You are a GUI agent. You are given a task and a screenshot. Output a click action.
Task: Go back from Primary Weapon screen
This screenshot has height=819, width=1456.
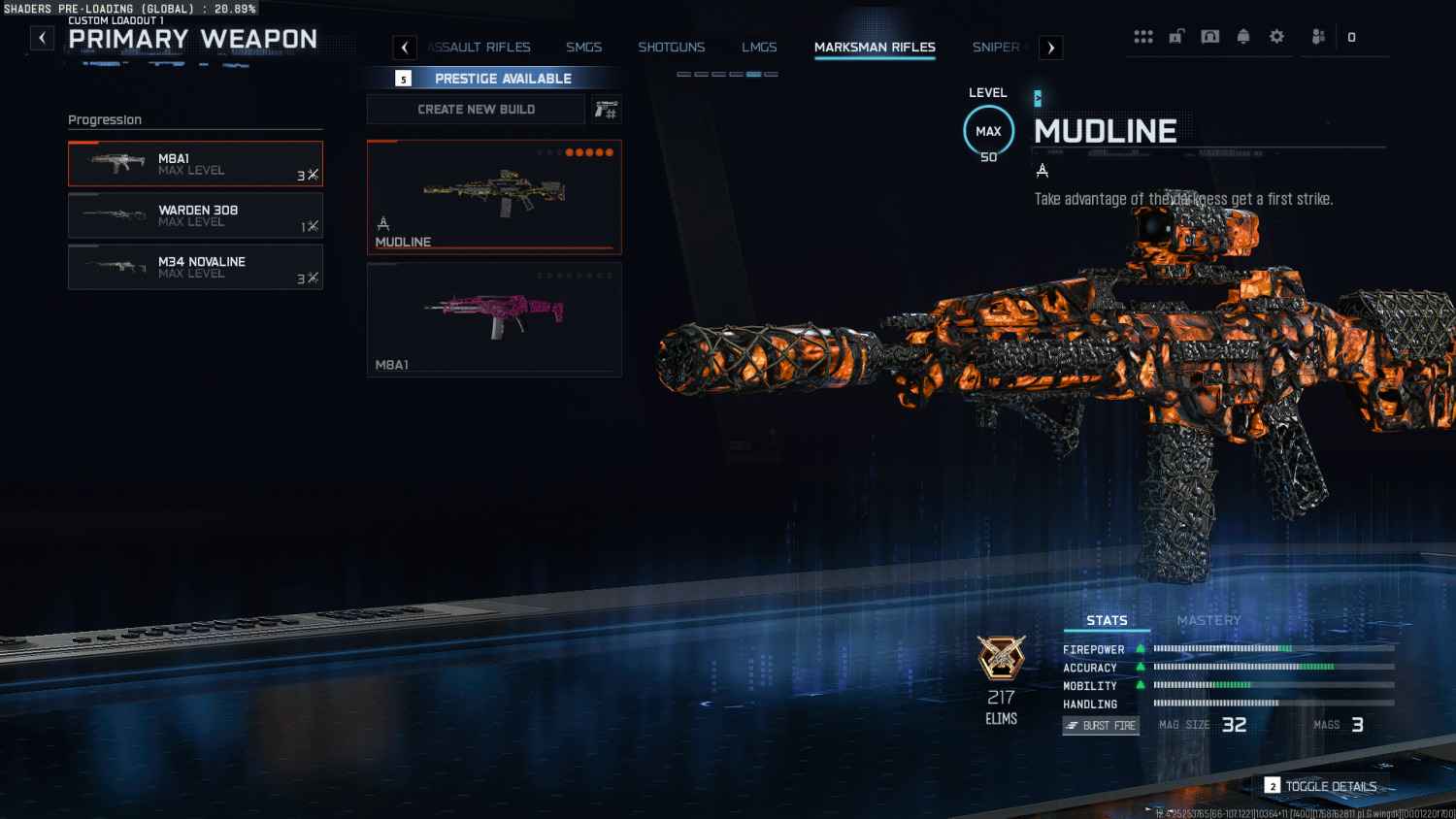(42, 38)
